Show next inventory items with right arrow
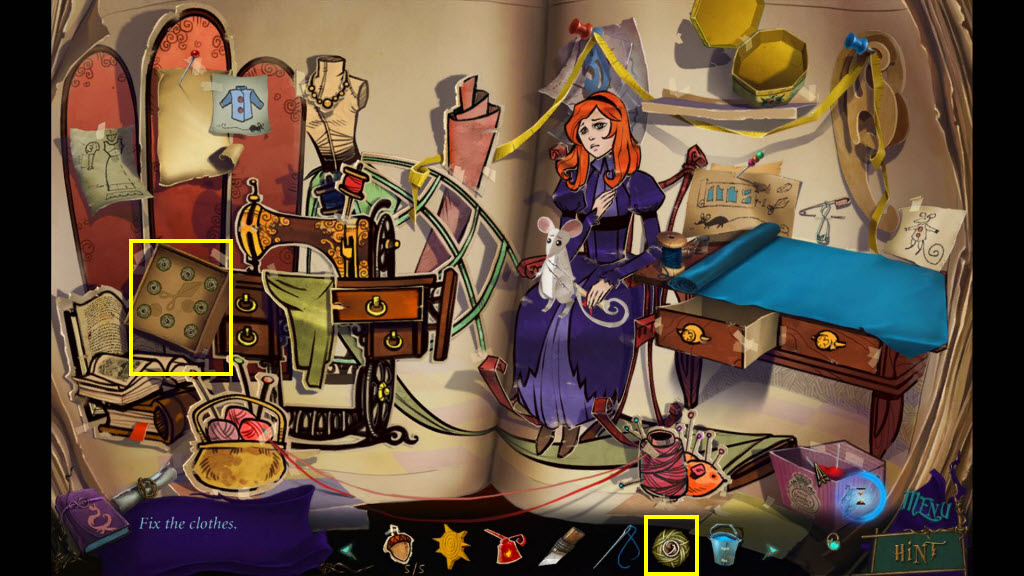Image resolution: width=1024 pixels, height=576 pixels. click(773, 549)
